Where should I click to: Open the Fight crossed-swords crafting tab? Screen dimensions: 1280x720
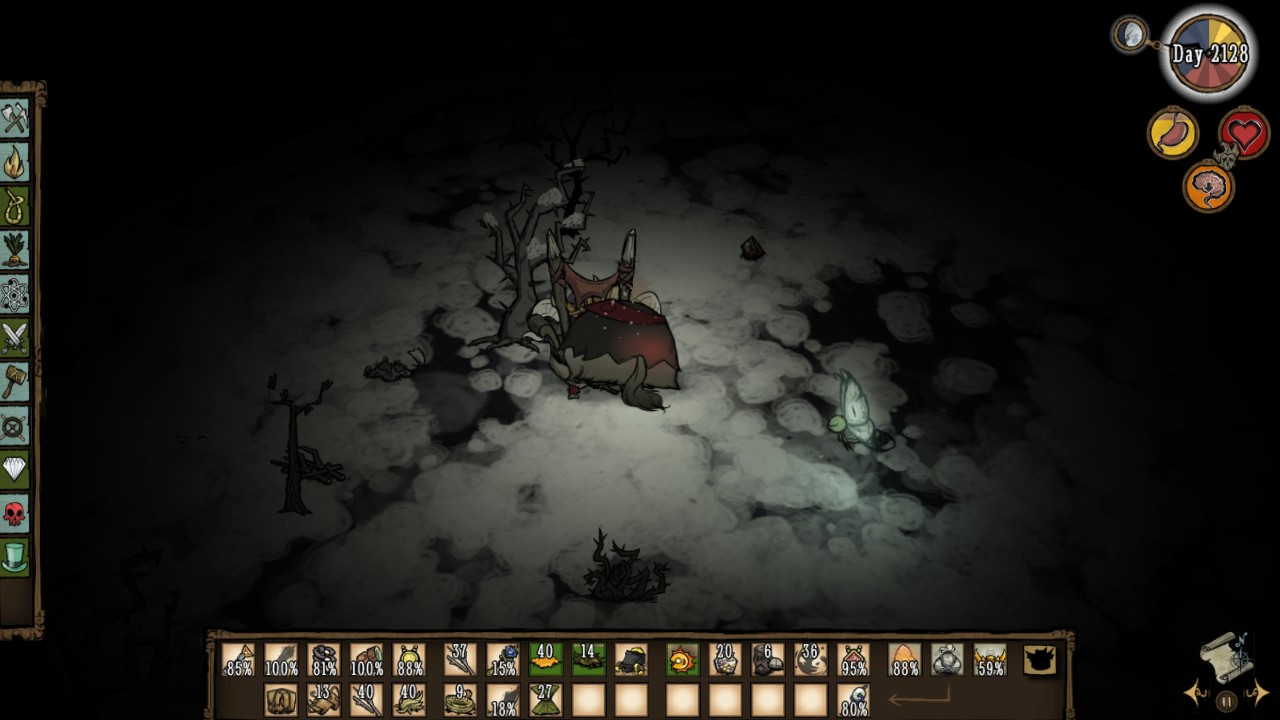[x=14, y=338]
